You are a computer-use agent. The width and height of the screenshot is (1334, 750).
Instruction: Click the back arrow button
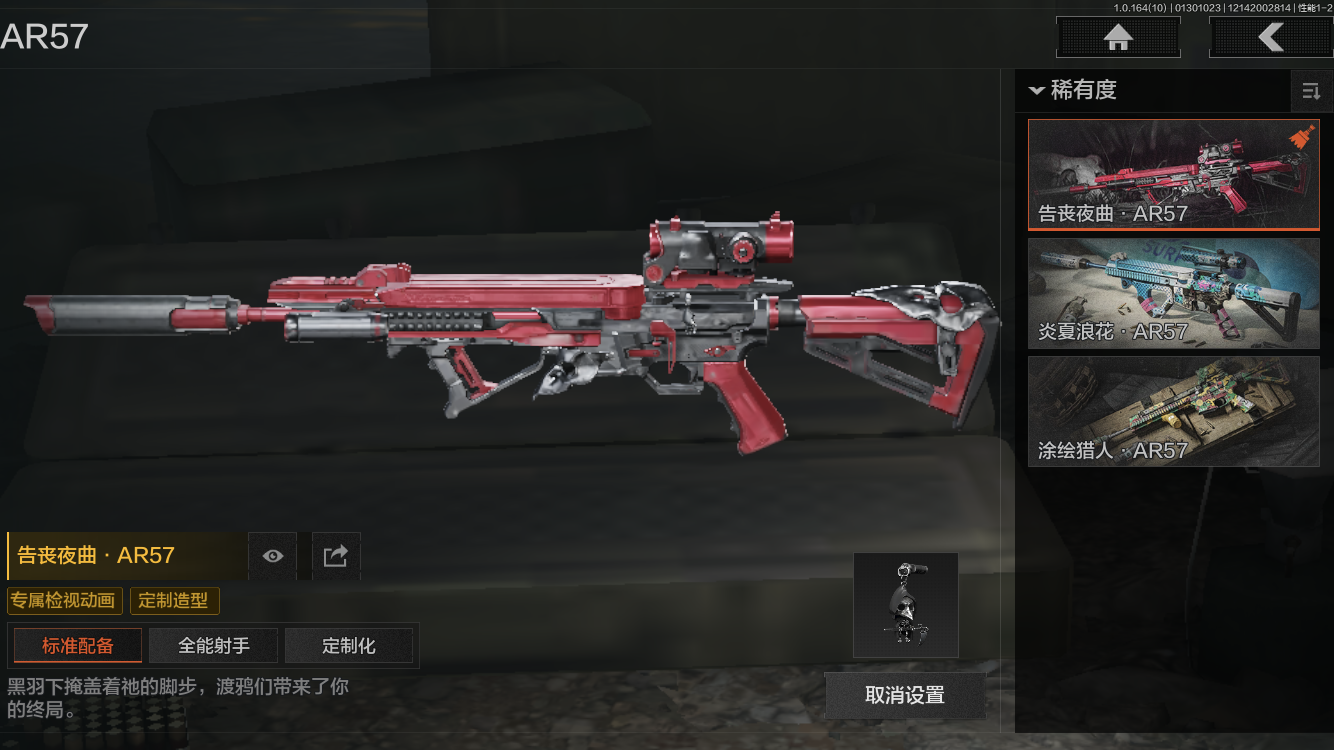pyautogui.click(x=1270, y=38)
